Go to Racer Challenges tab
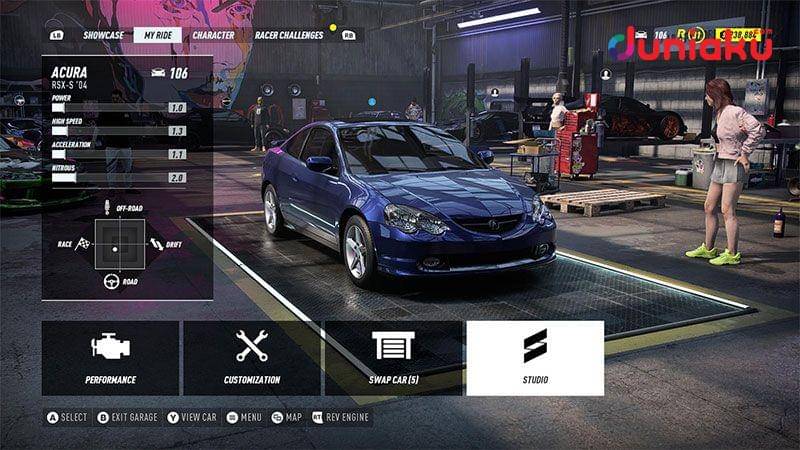800x450 pixels. tap(289, 35)
